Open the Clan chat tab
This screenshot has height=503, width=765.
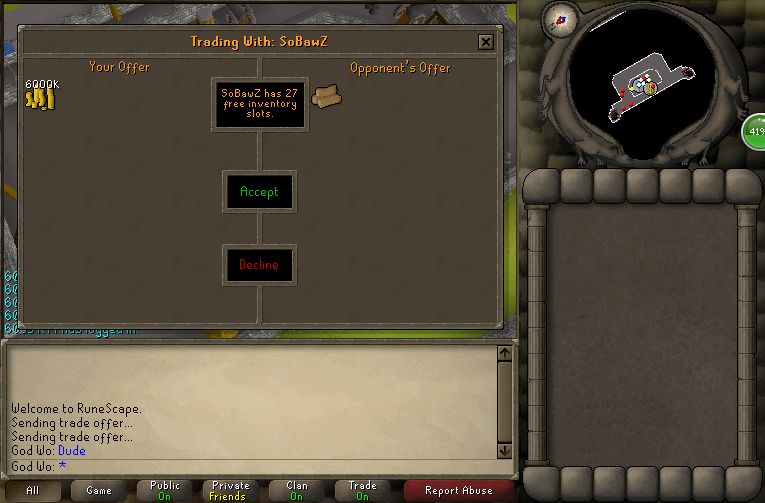point(297,490)
